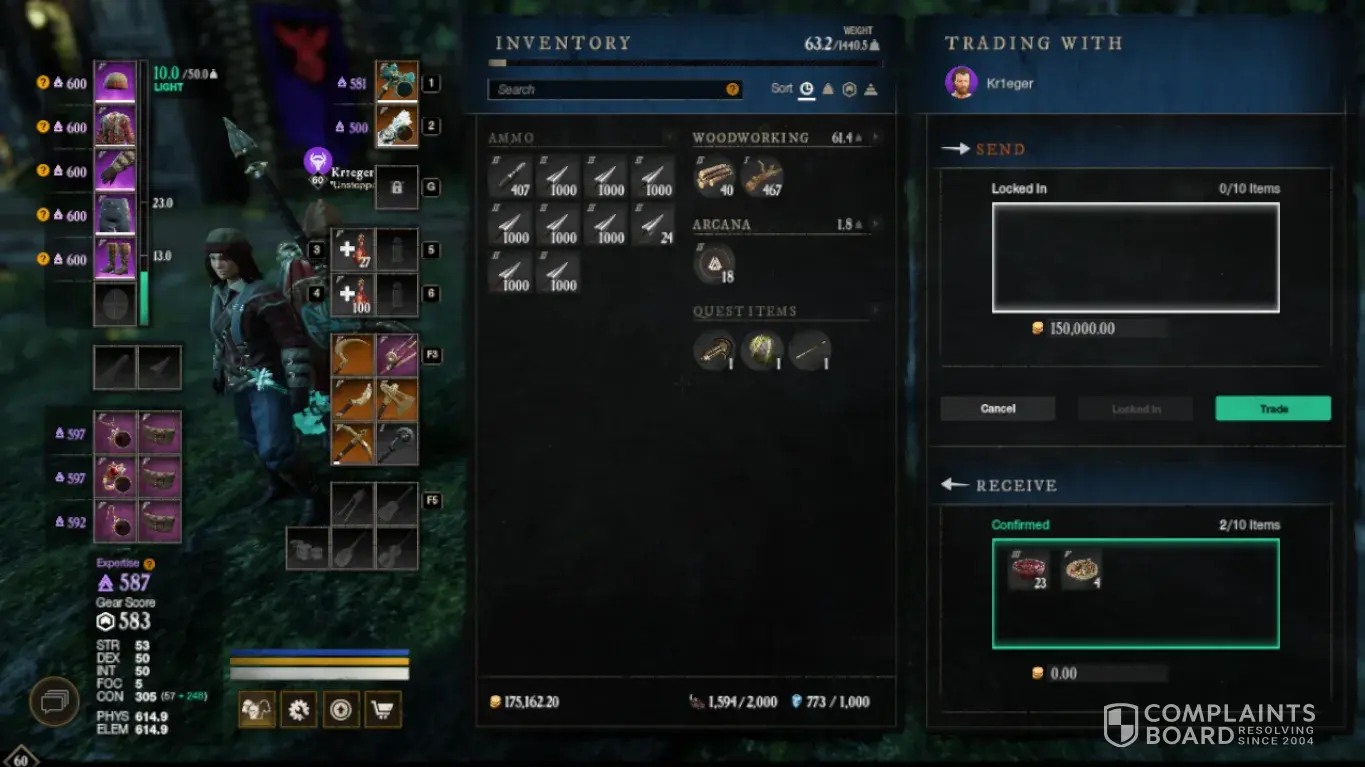Choose the consumable slot holding 100 potions
Screen dimensions: 1365x767
353,294
